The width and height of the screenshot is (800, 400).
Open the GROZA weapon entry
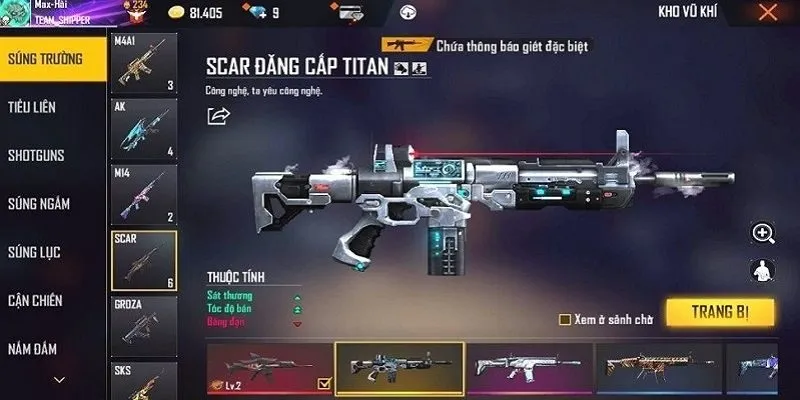click(143, 327)
